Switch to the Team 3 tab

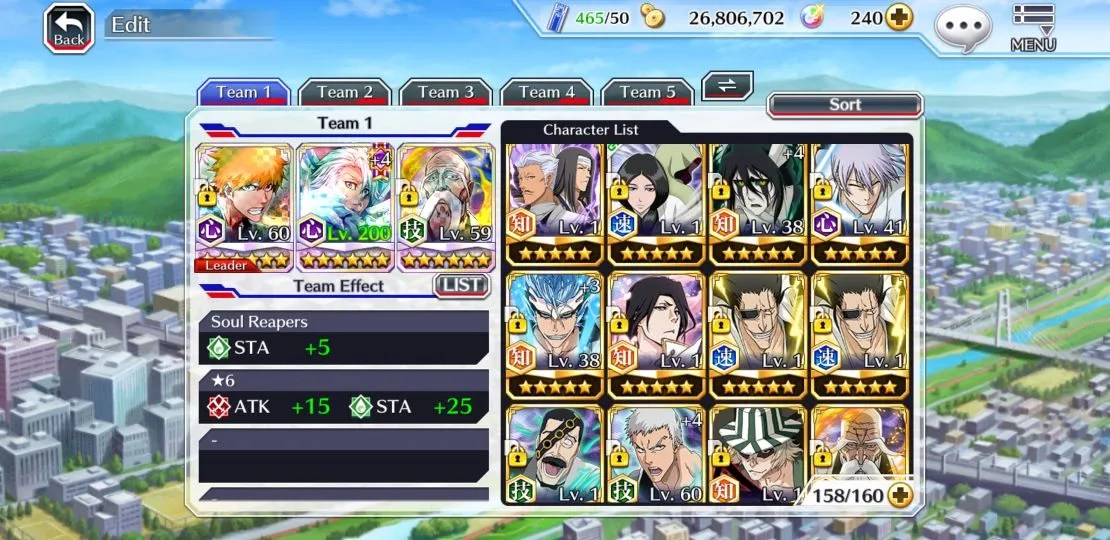tap(446, 92)
